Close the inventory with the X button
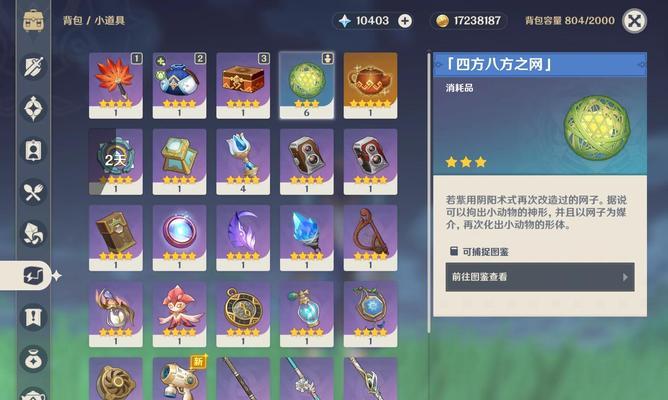This screenshot has height=400, width=668. [634, 20]
